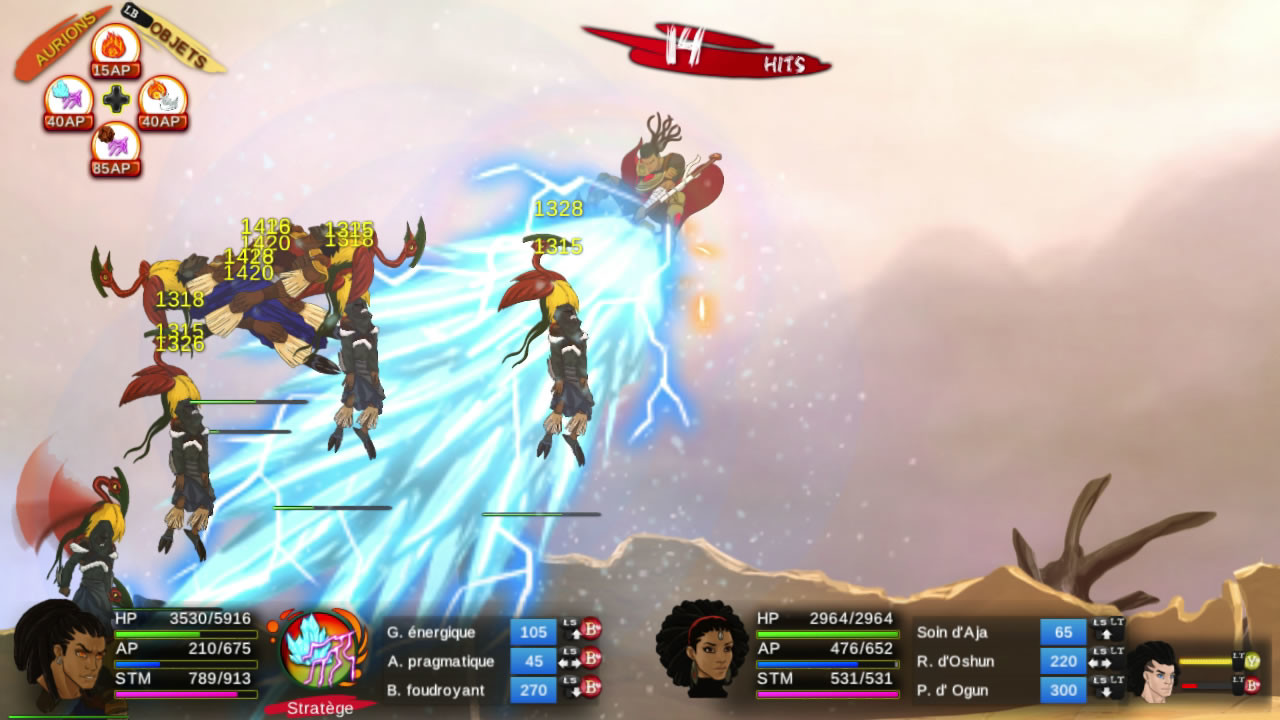1280x720 pixels.
Task: Click the 105 AP cost of G. énergique
Action: [x=534, y=632]
